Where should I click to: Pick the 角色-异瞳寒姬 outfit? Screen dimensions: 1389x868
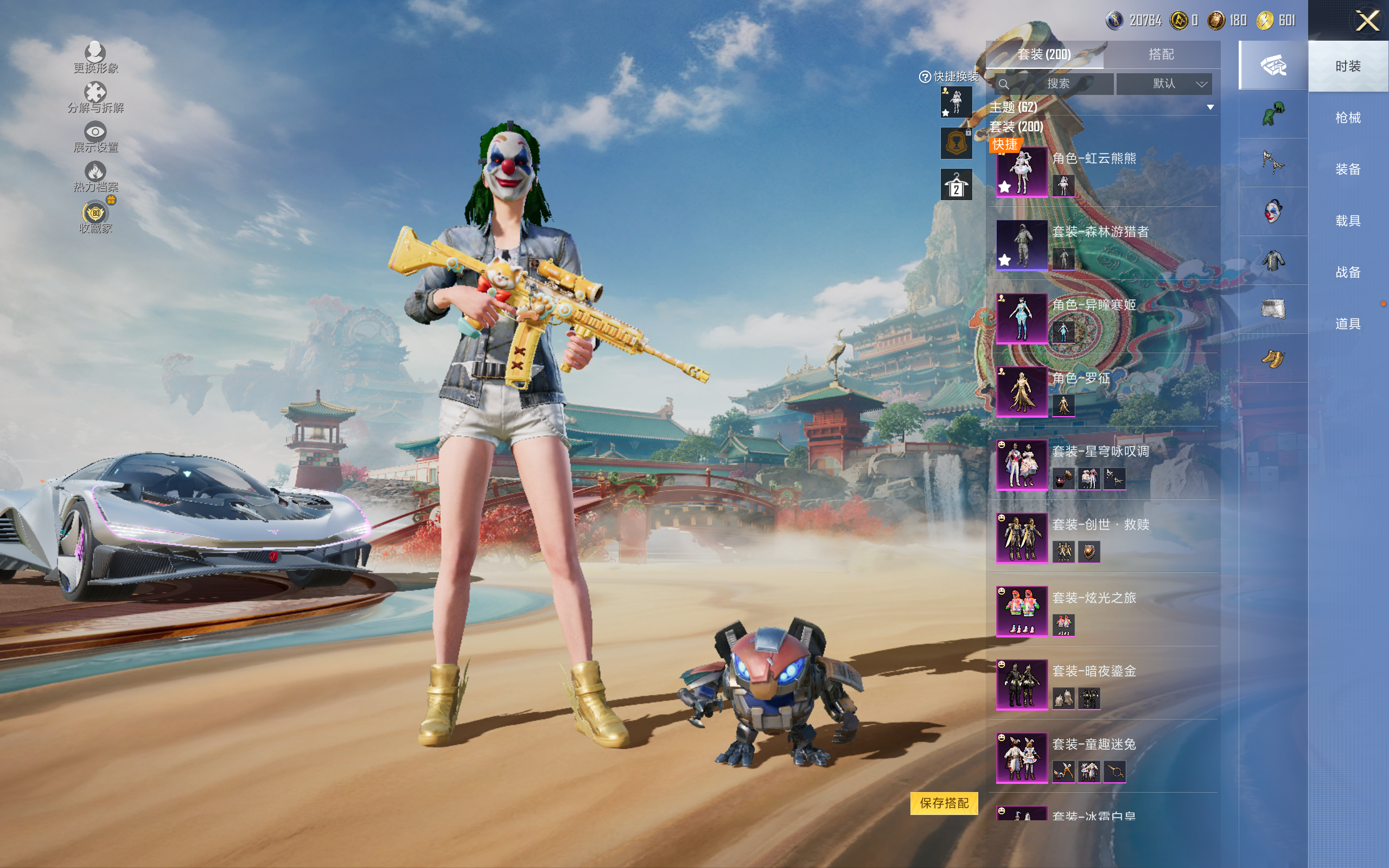(1022, 318)
